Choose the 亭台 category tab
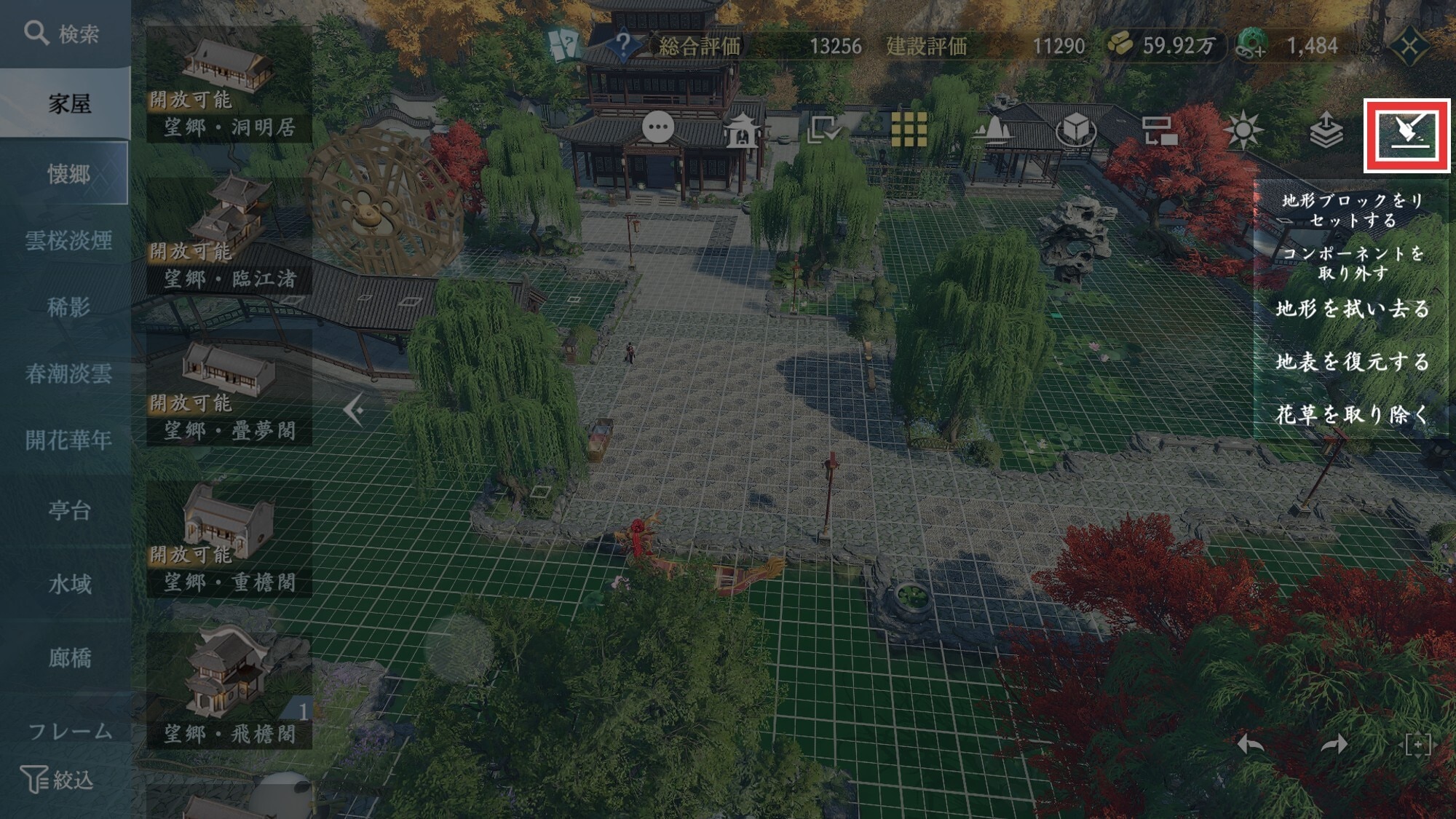Image resolution: width=1456 pixels, height=819 pixels. 69,510
